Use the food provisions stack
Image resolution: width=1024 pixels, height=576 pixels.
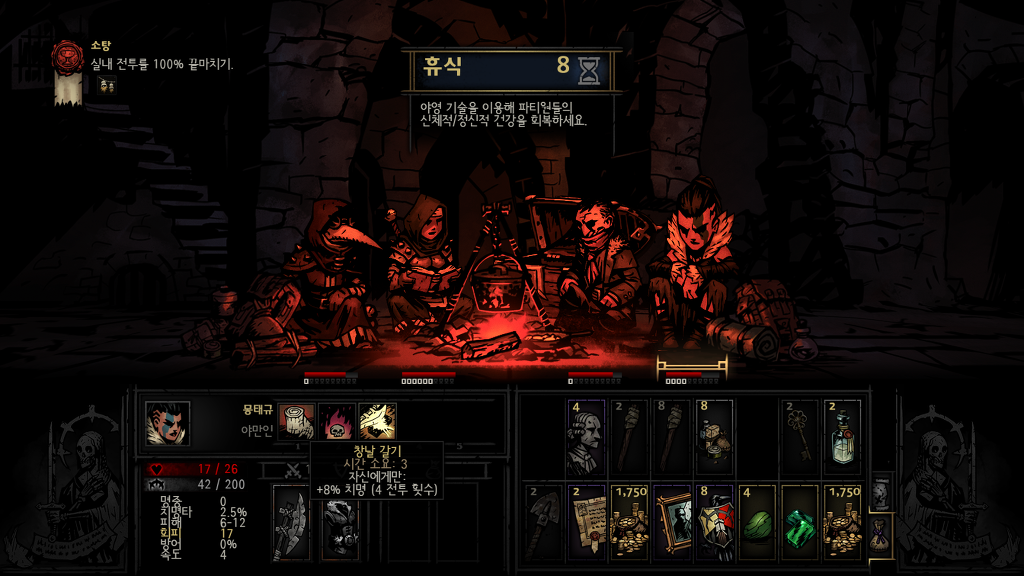tap(714, 437)
